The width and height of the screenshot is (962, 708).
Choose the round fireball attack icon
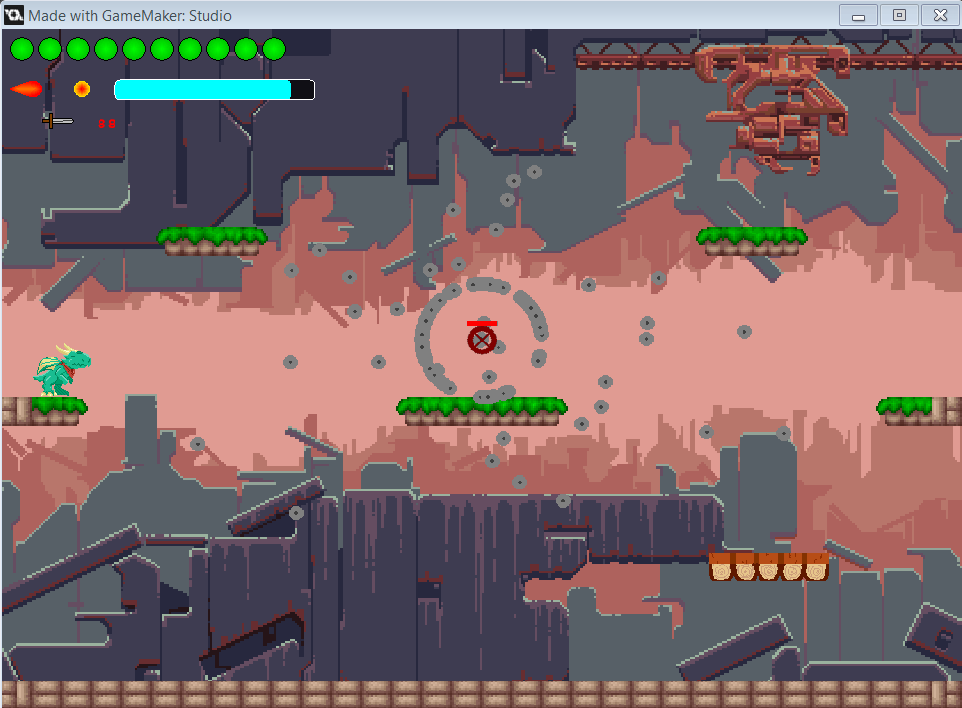[x=82, y=89]
